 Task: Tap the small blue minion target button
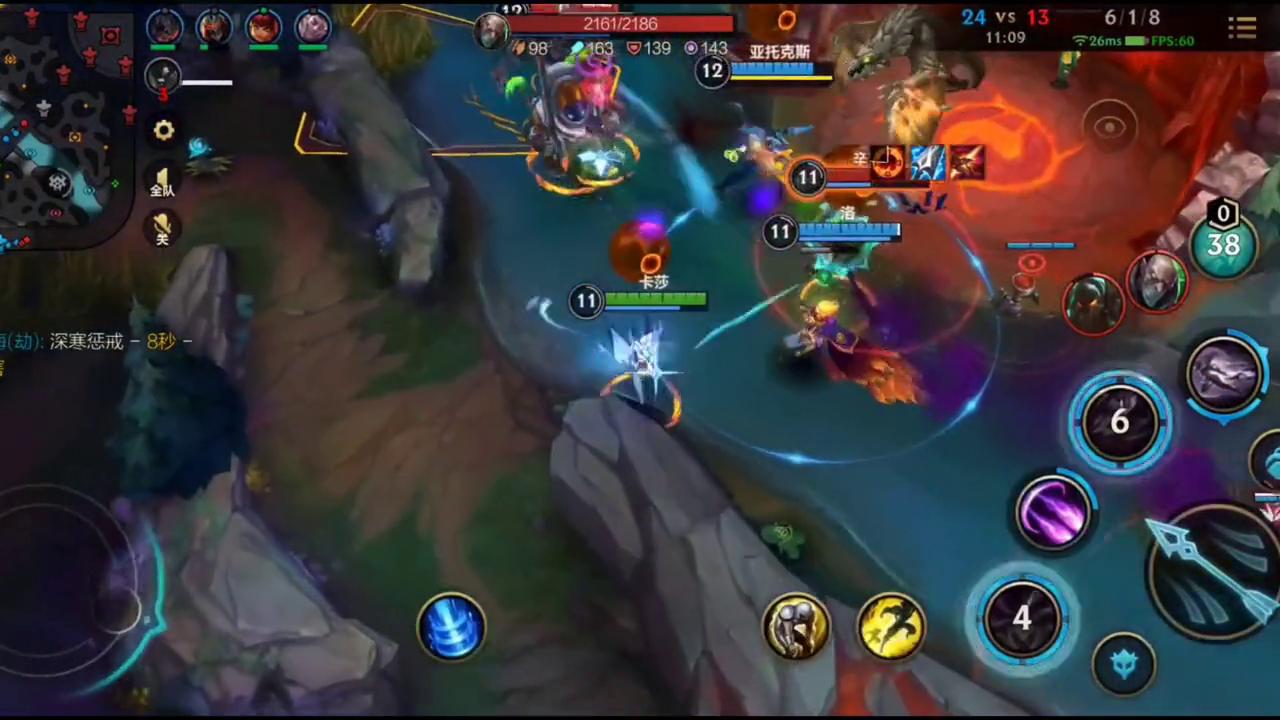pos(1124,663)
